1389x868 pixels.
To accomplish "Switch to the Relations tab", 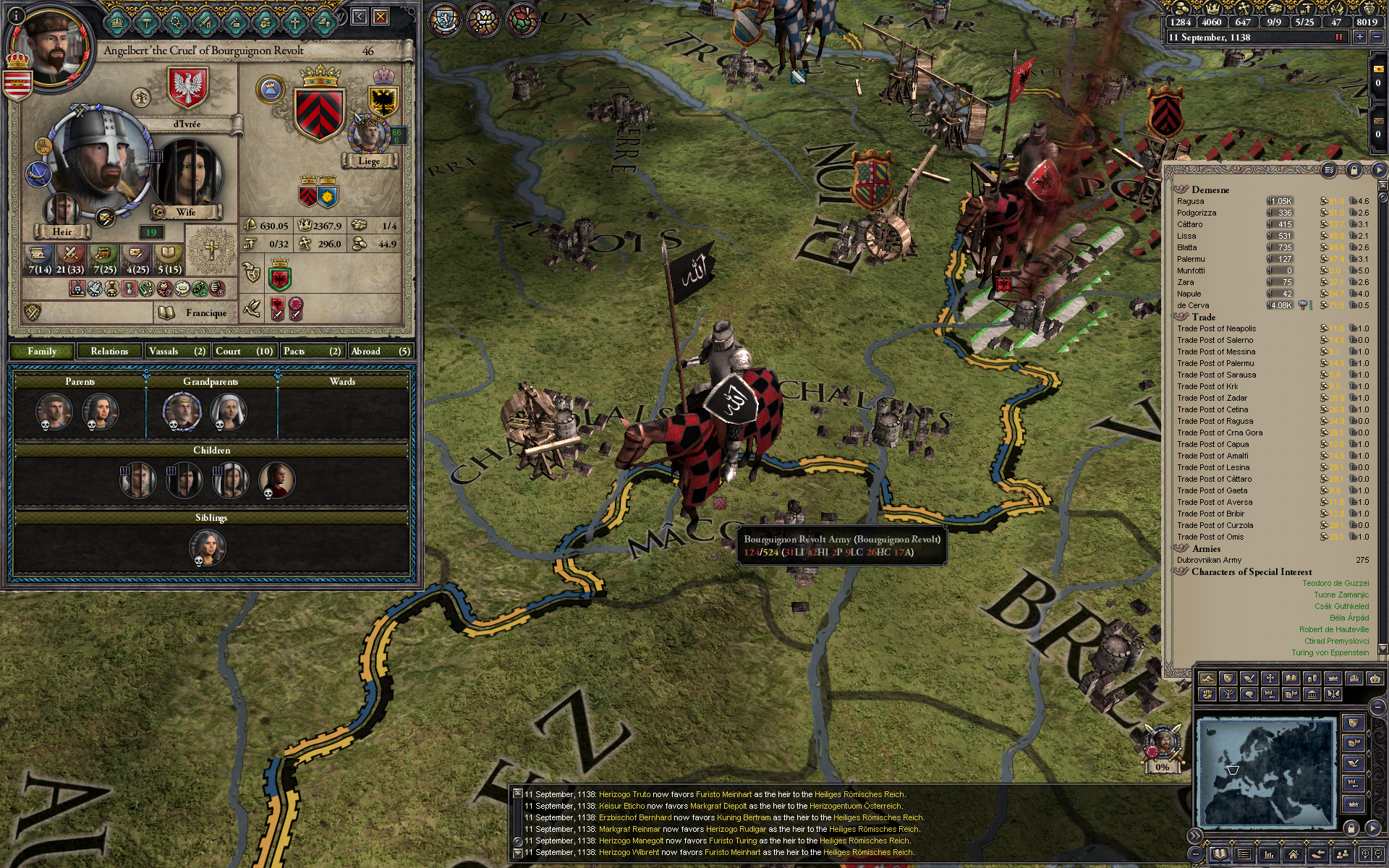I will coord(109,352).
